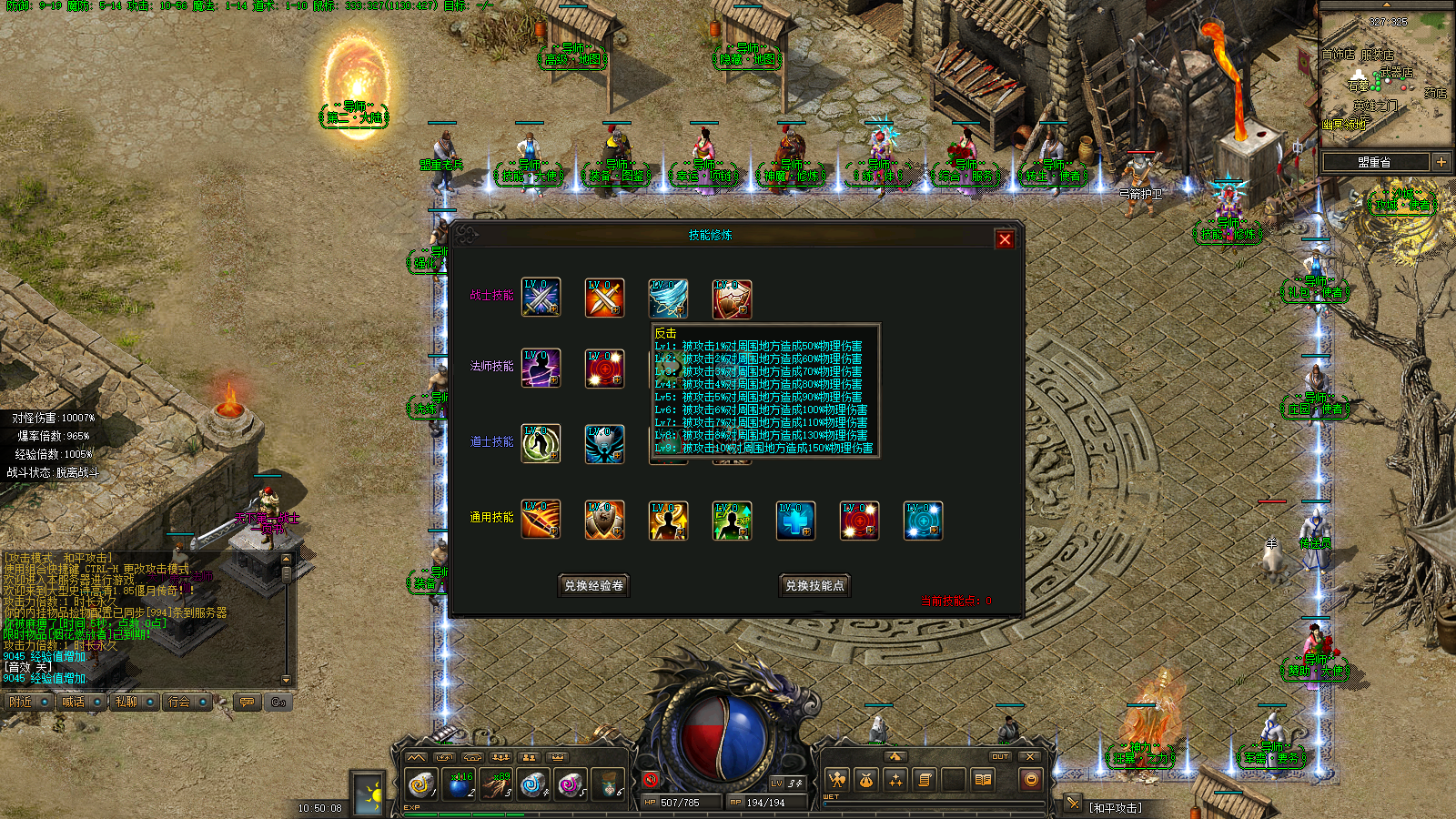Select the green EXP silhouette general skill
Image resolution: width=1456 pixels, height=819 pixels.
[x=732, y=521]
